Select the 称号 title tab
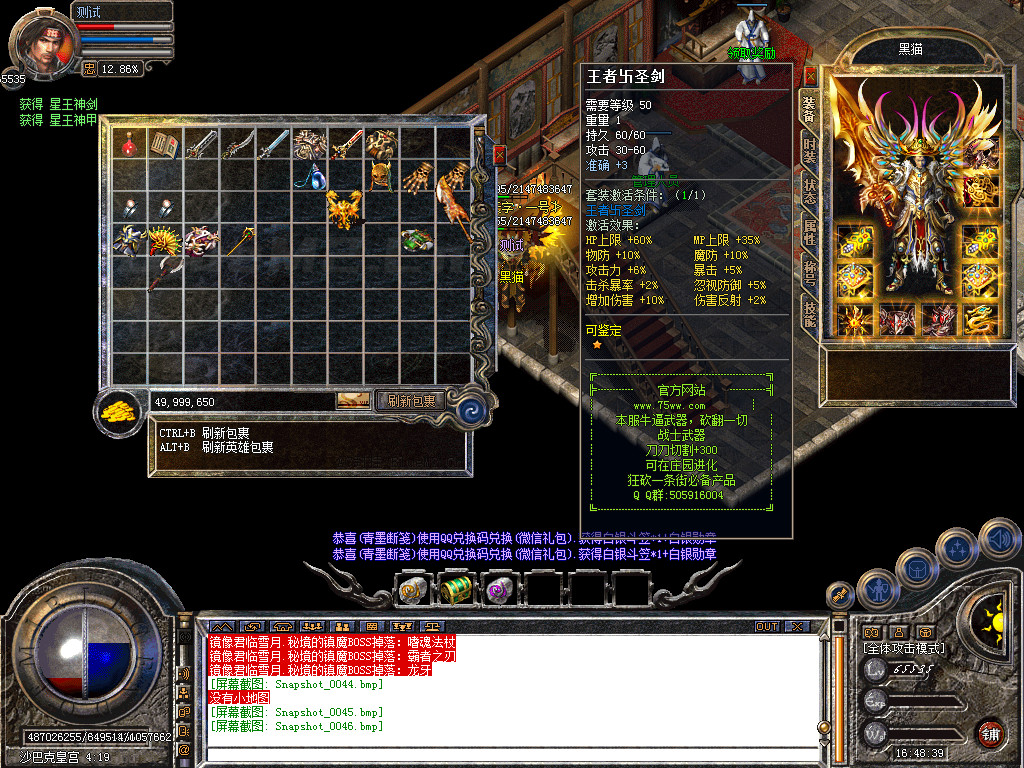 click(809, 273)
